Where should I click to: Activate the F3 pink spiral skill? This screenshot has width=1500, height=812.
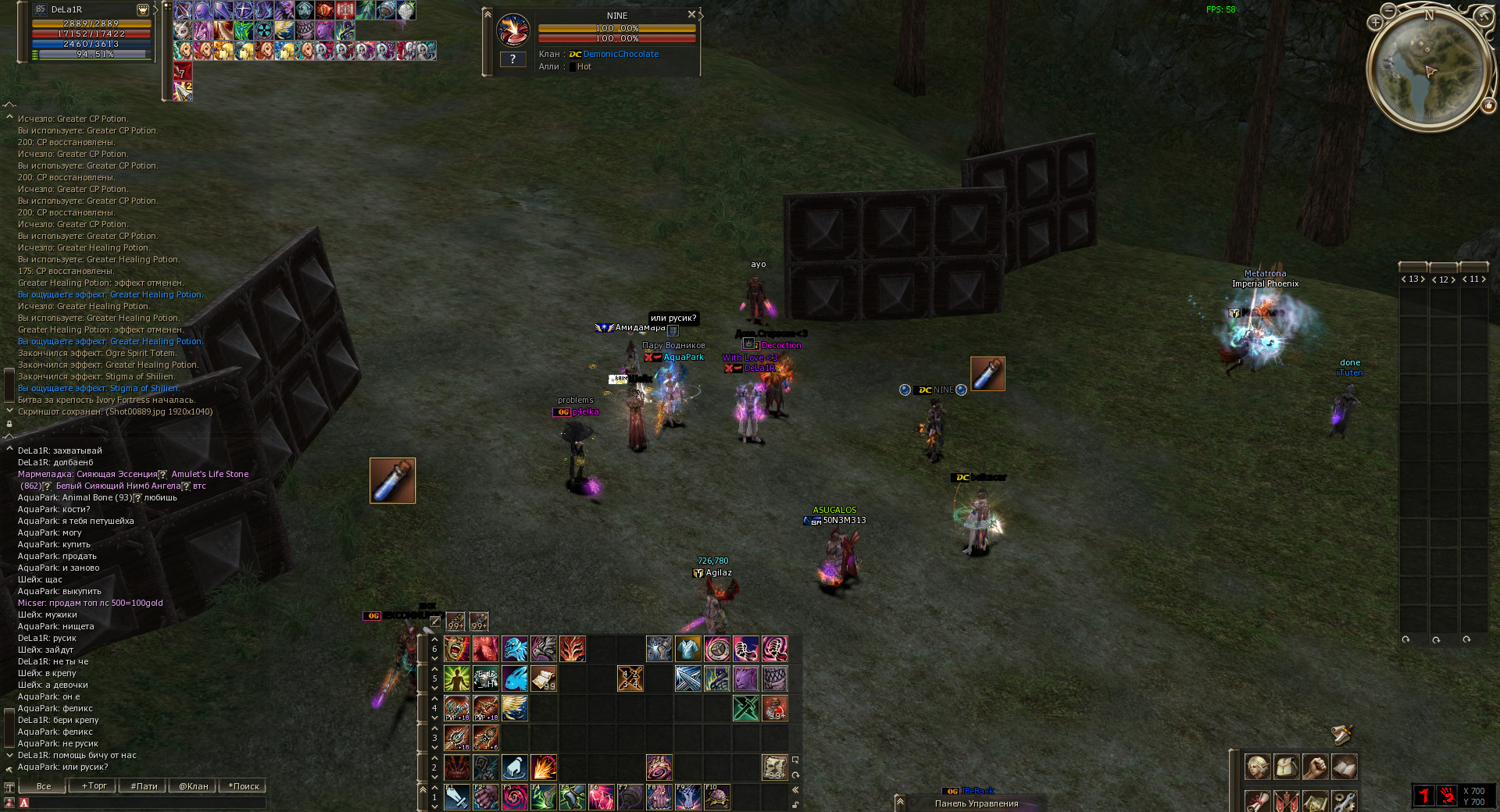coord(515,797)
